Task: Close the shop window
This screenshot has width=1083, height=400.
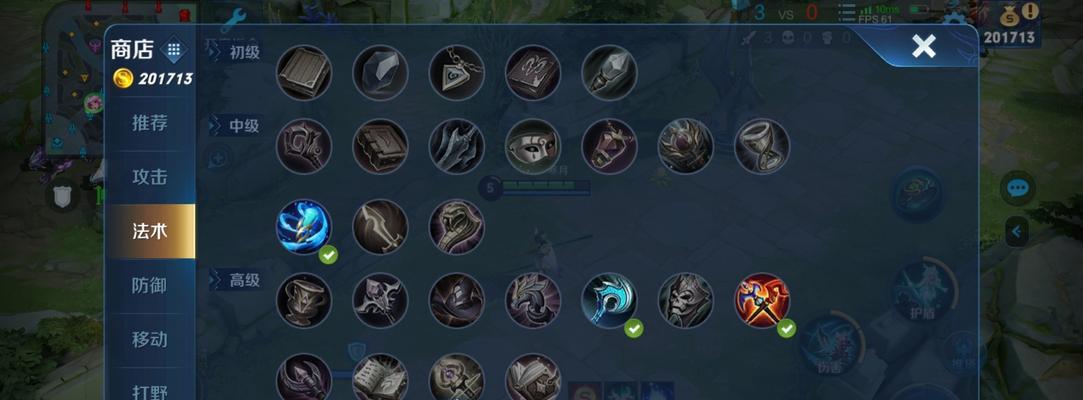Action: point(923,46)
